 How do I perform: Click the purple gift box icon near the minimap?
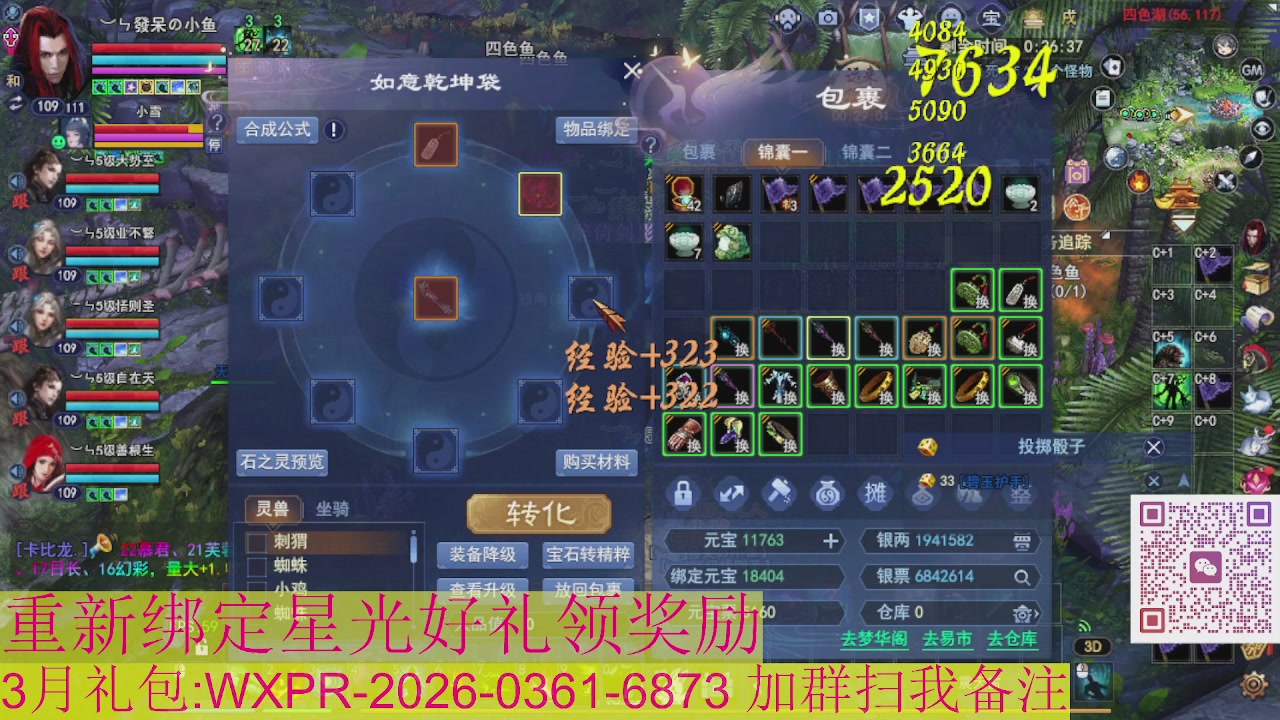pyautogui.click(x=1075, y=172)
